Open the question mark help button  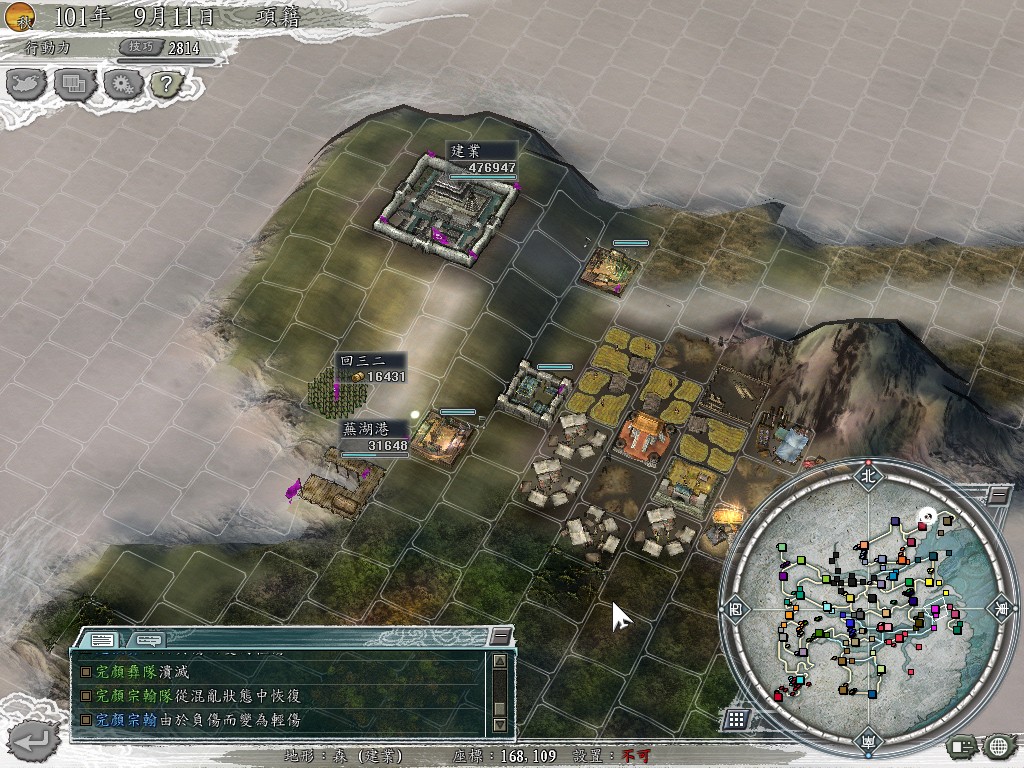165,84
